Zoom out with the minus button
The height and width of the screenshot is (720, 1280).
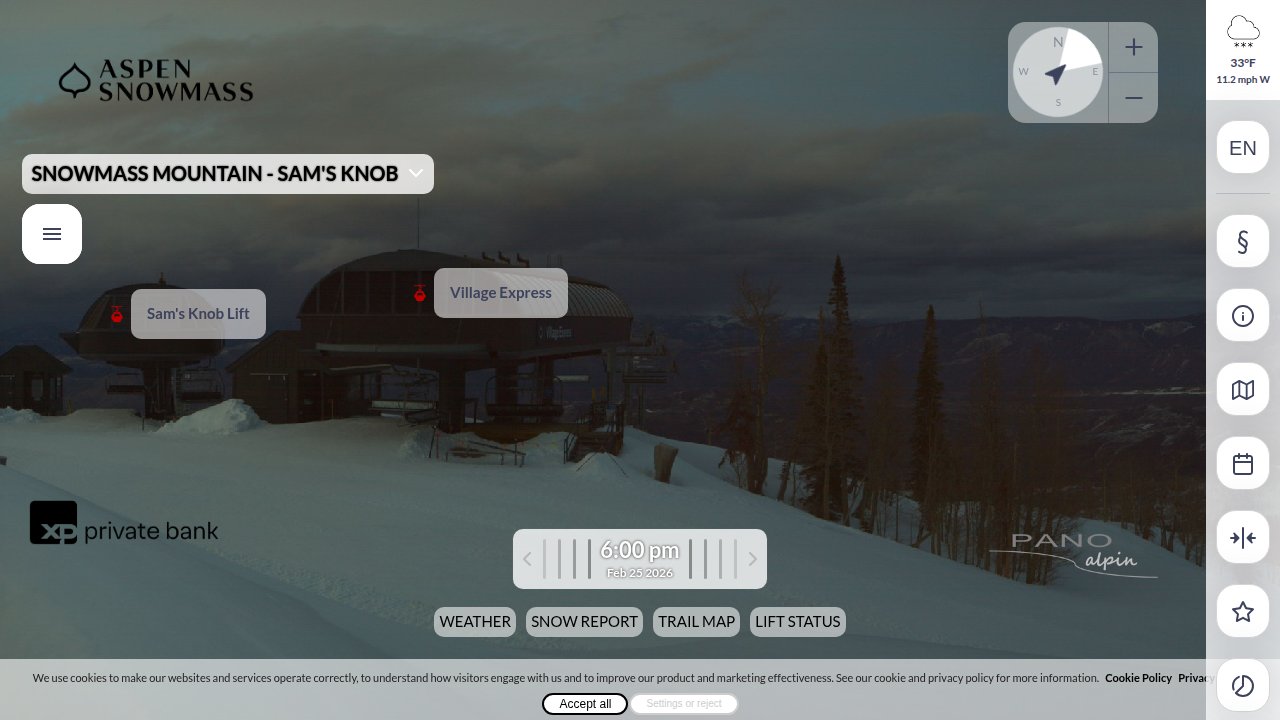(1133, 98)
